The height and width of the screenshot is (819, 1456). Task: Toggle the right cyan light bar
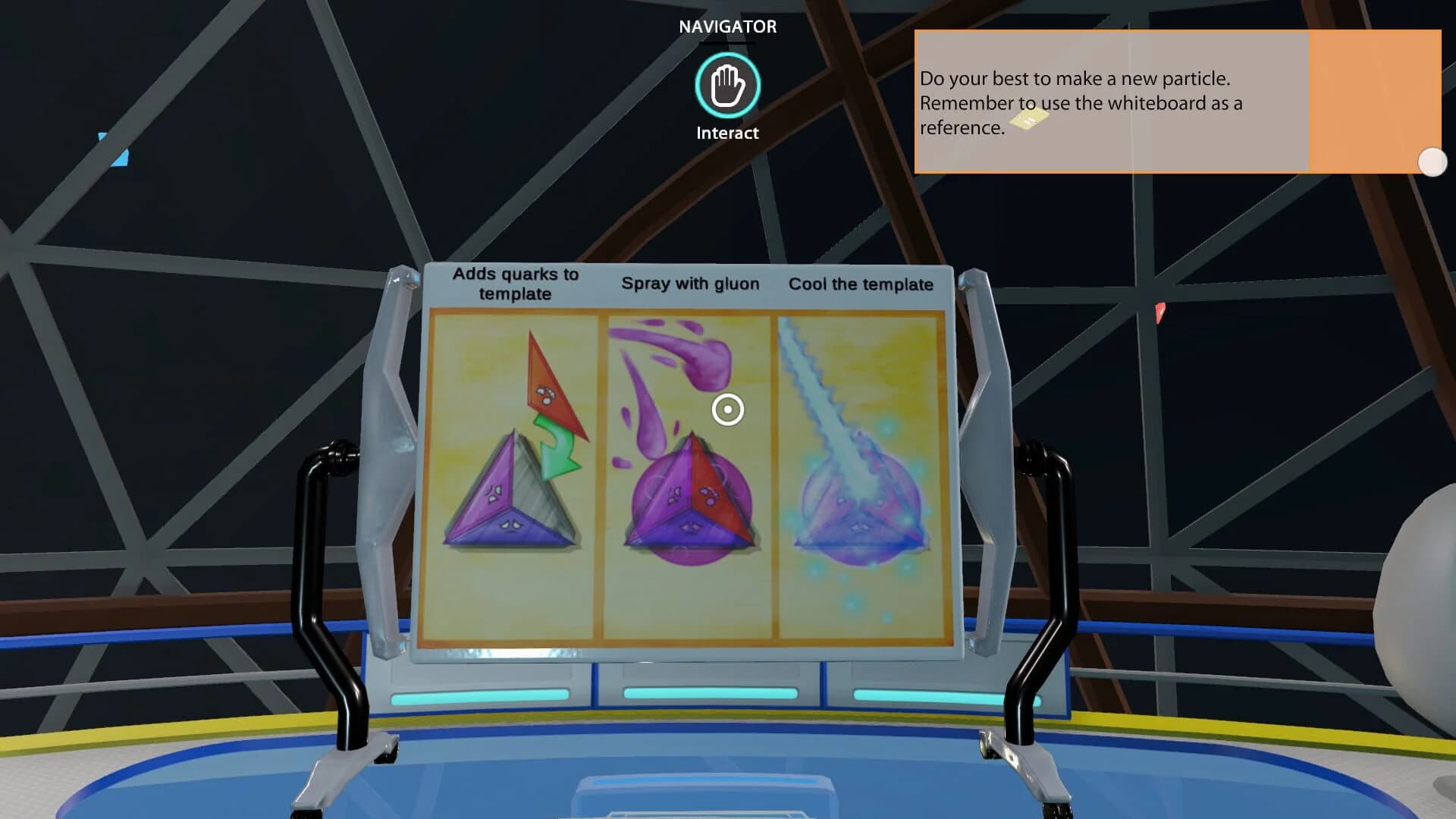pyautogui.click(x=929, y=694)
